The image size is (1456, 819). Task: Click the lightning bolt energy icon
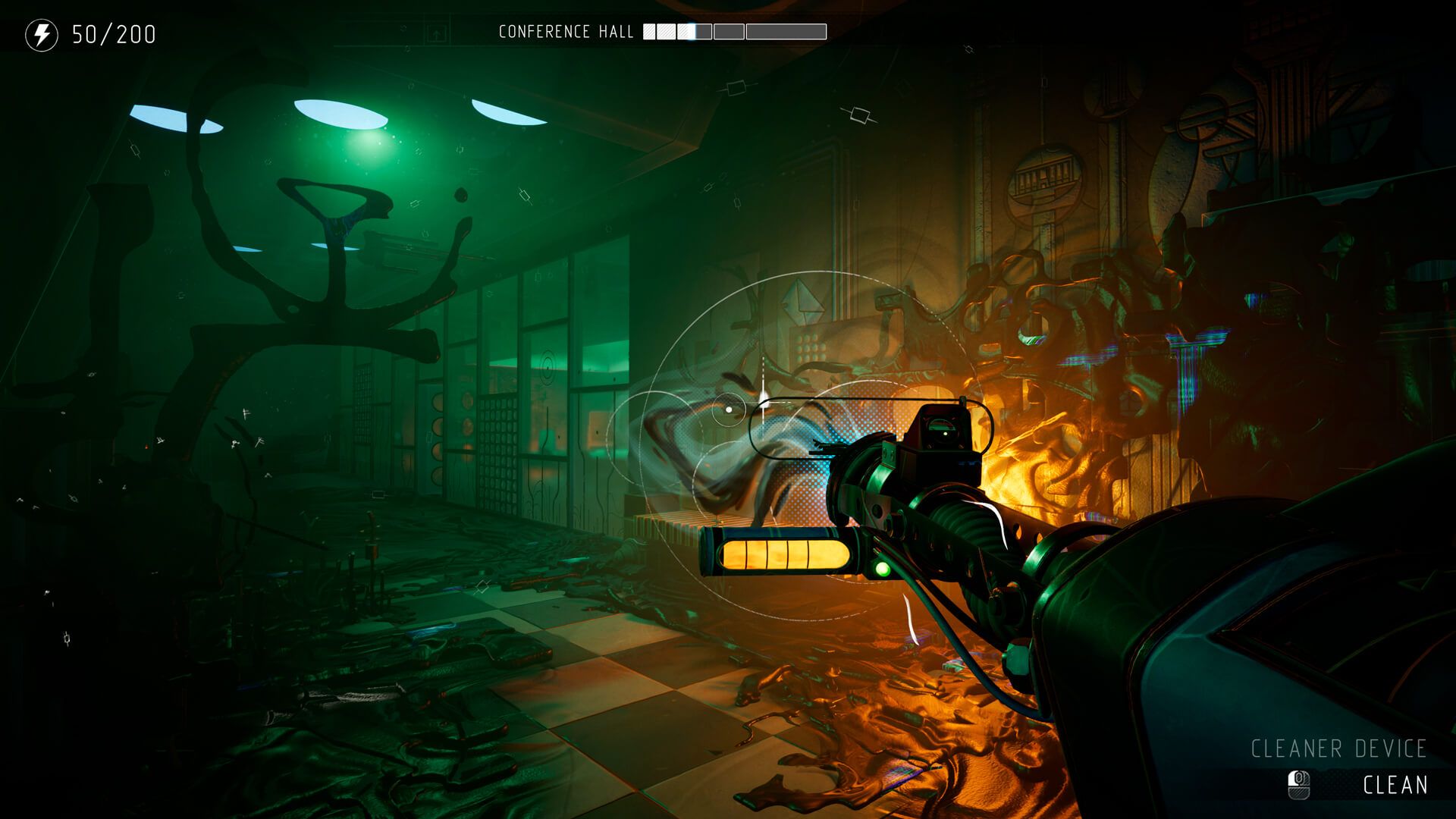click(42, 35)
